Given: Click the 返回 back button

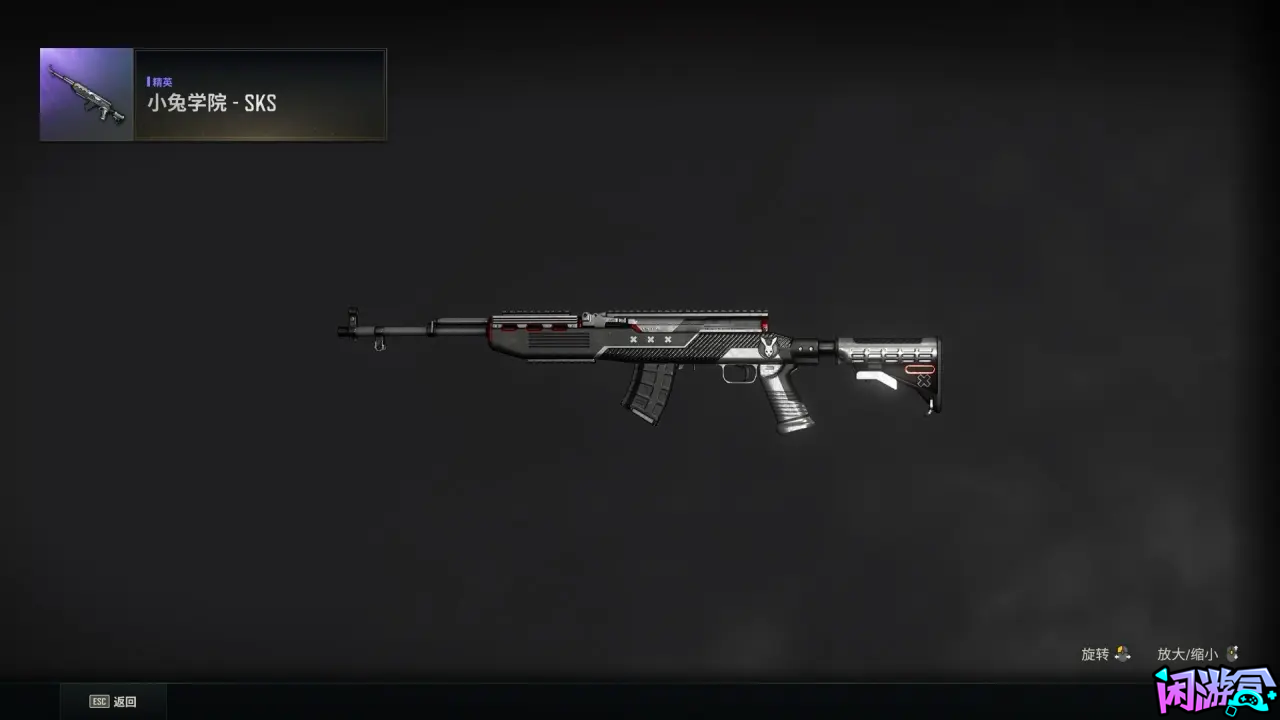Looking at the screenshot, I should pyautogui.click(x=113, y=702).
